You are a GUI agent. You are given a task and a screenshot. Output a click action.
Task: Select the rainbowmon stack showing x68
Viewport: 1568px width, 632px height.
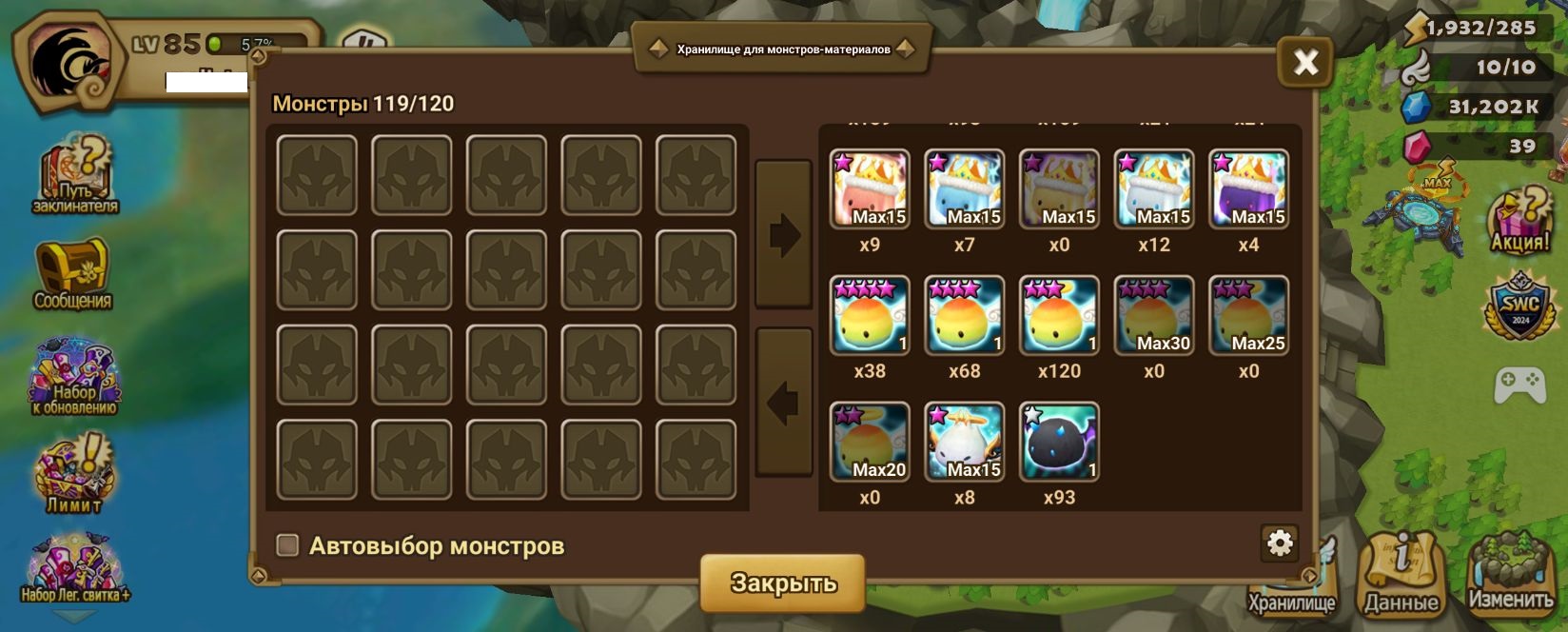[x=964, y=315]
